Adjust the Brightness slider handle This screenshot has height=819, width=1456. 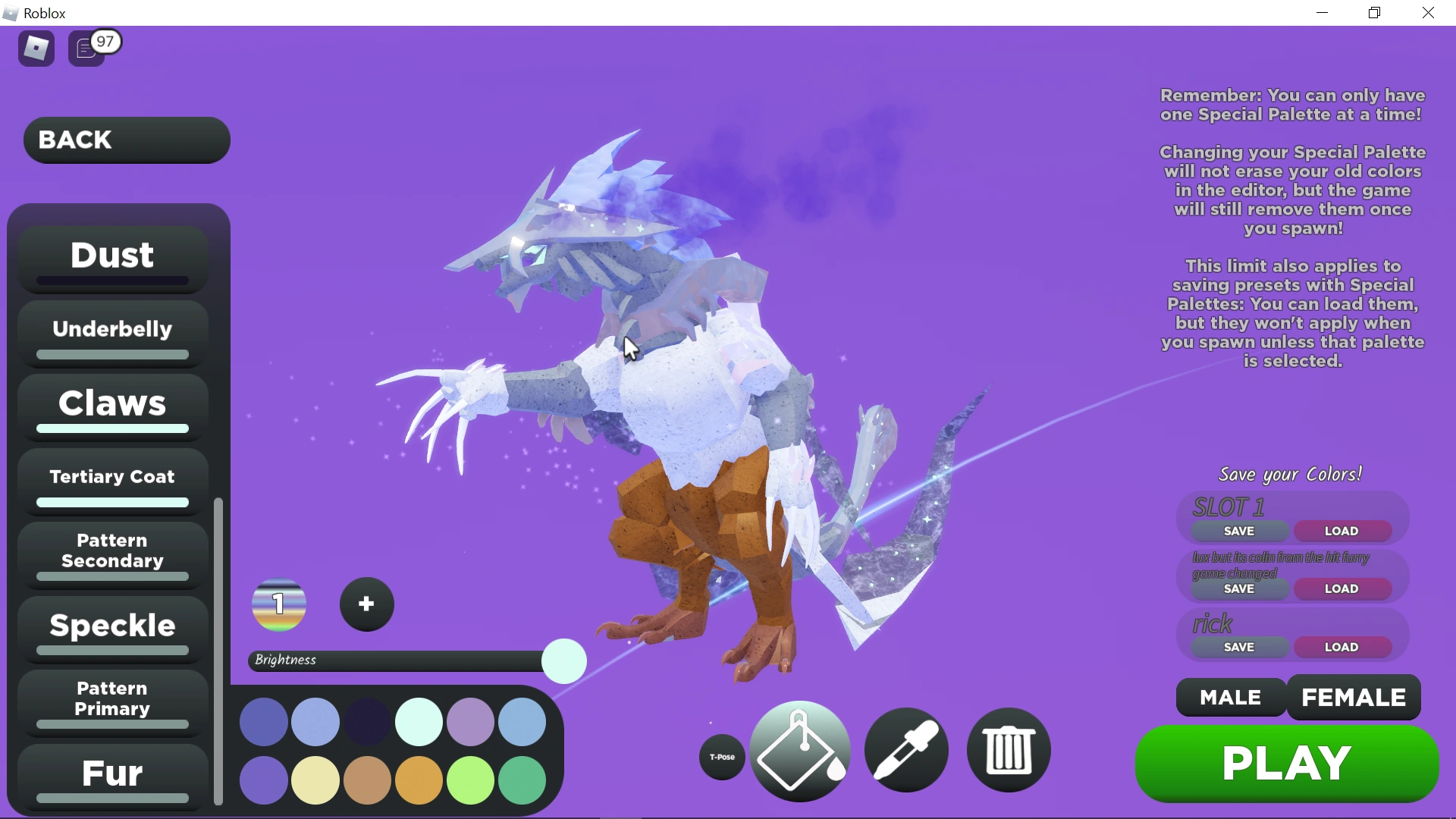(x=563, y=661)
